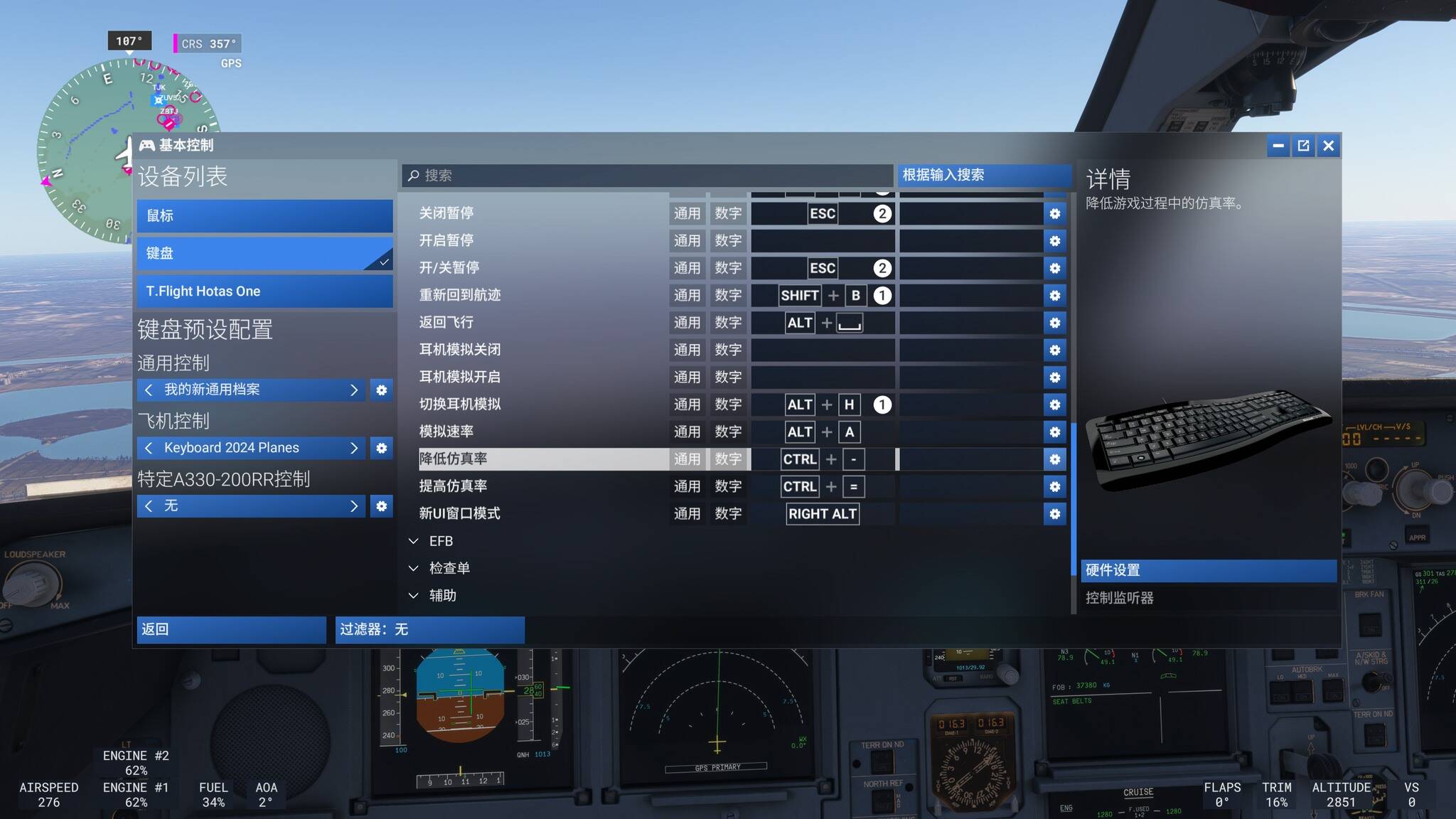This screenshot has width=1456, height=819.
Task: Select 鼠标 in the device list
Action: point(264,215)
